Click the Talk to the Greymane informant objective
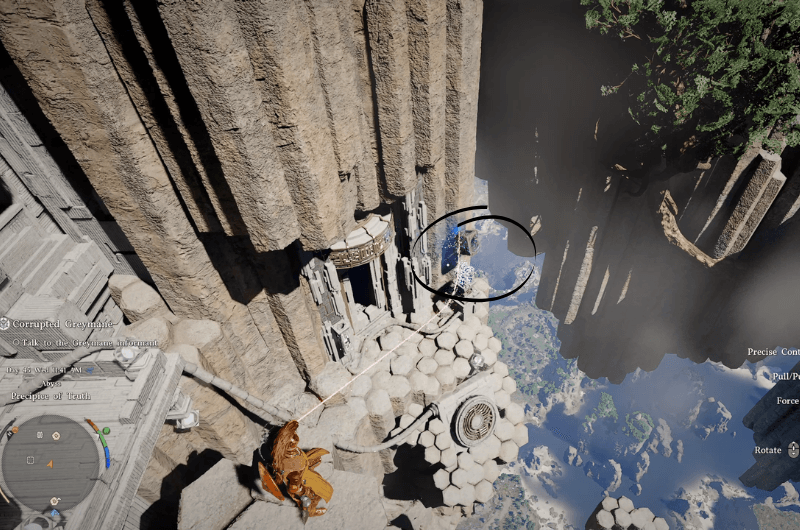Viewport: 800px width, 530px height. [86, 343]
